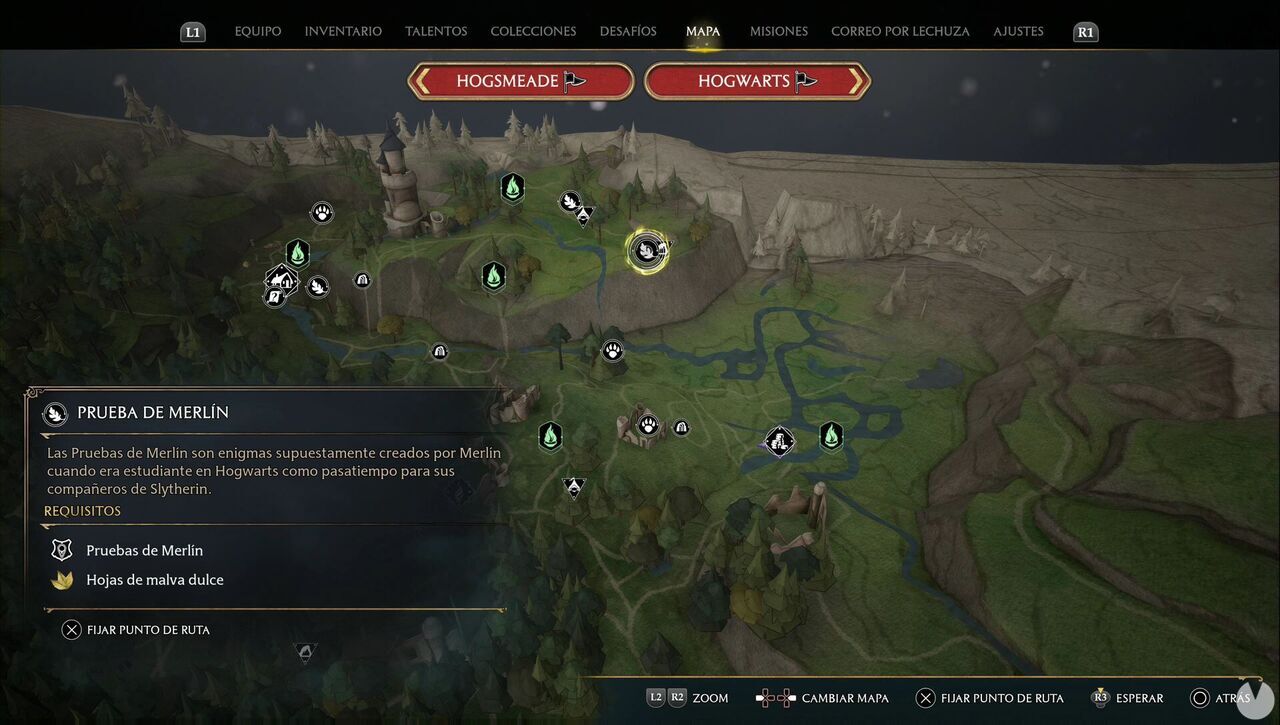The height and width of the screenshot is (725, 1280).
Task: Click the L1 shoulder button indicator
Action: click(x=192, y=31)
